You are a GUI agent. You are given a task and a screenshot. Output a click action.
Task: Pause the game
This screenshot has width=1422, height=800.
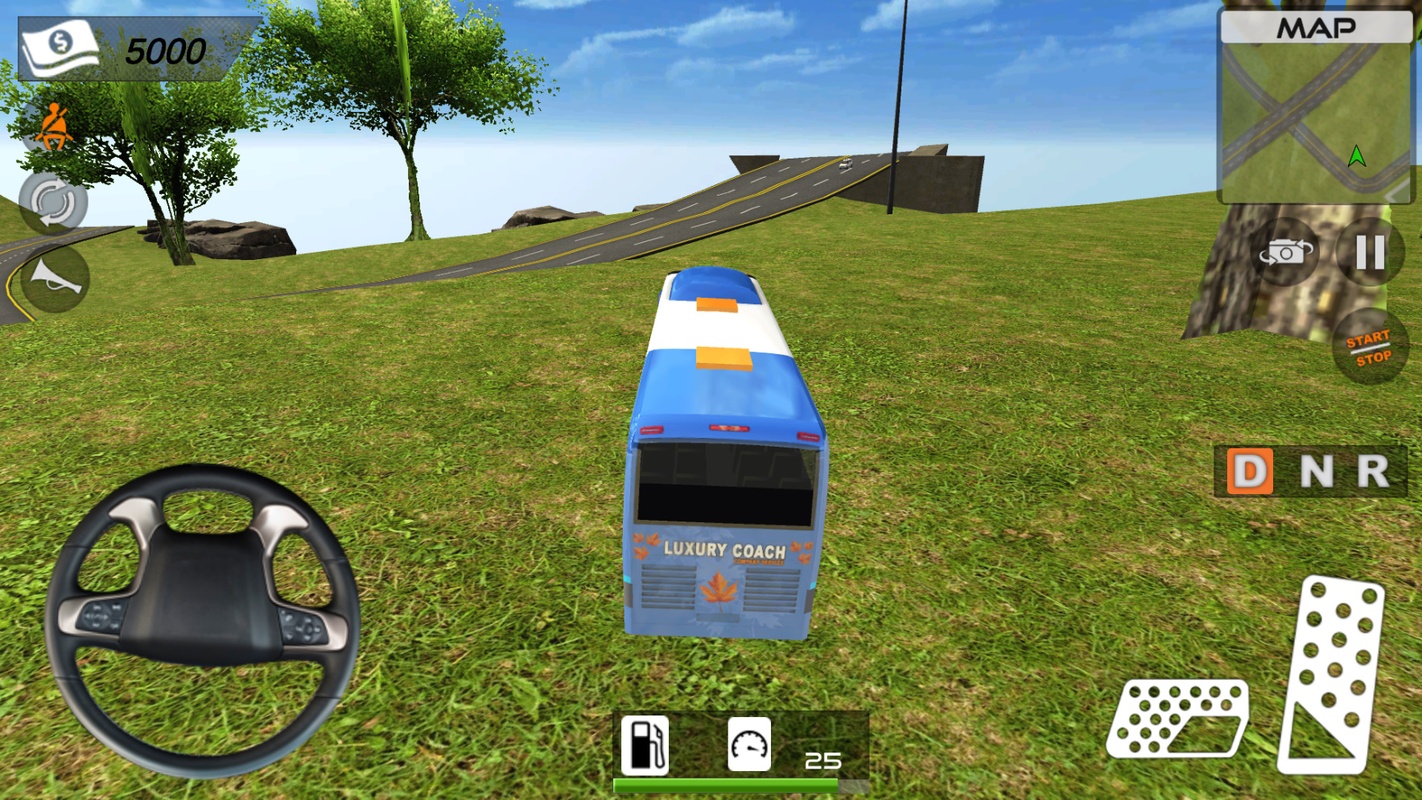[1369, 252]
